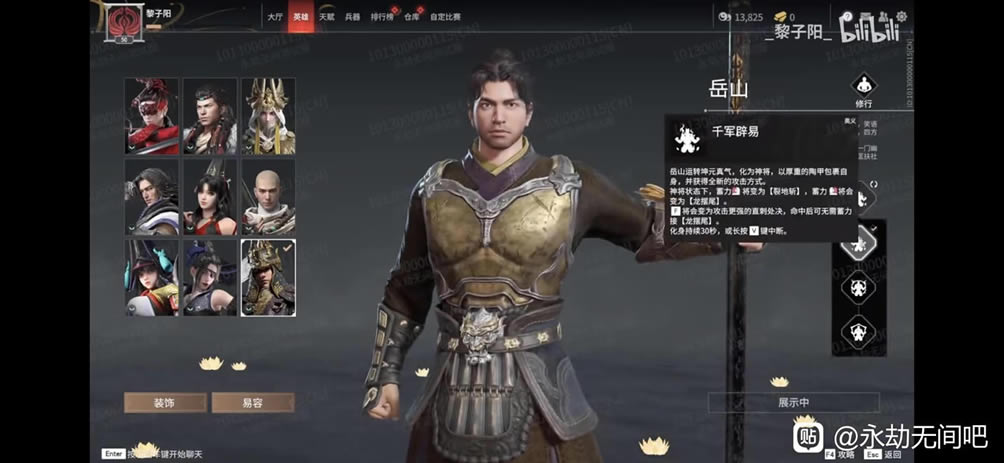1004x463 pixels.
Task: Open the 装饰 cosmetics button
Action: click(x=165, y=402)
